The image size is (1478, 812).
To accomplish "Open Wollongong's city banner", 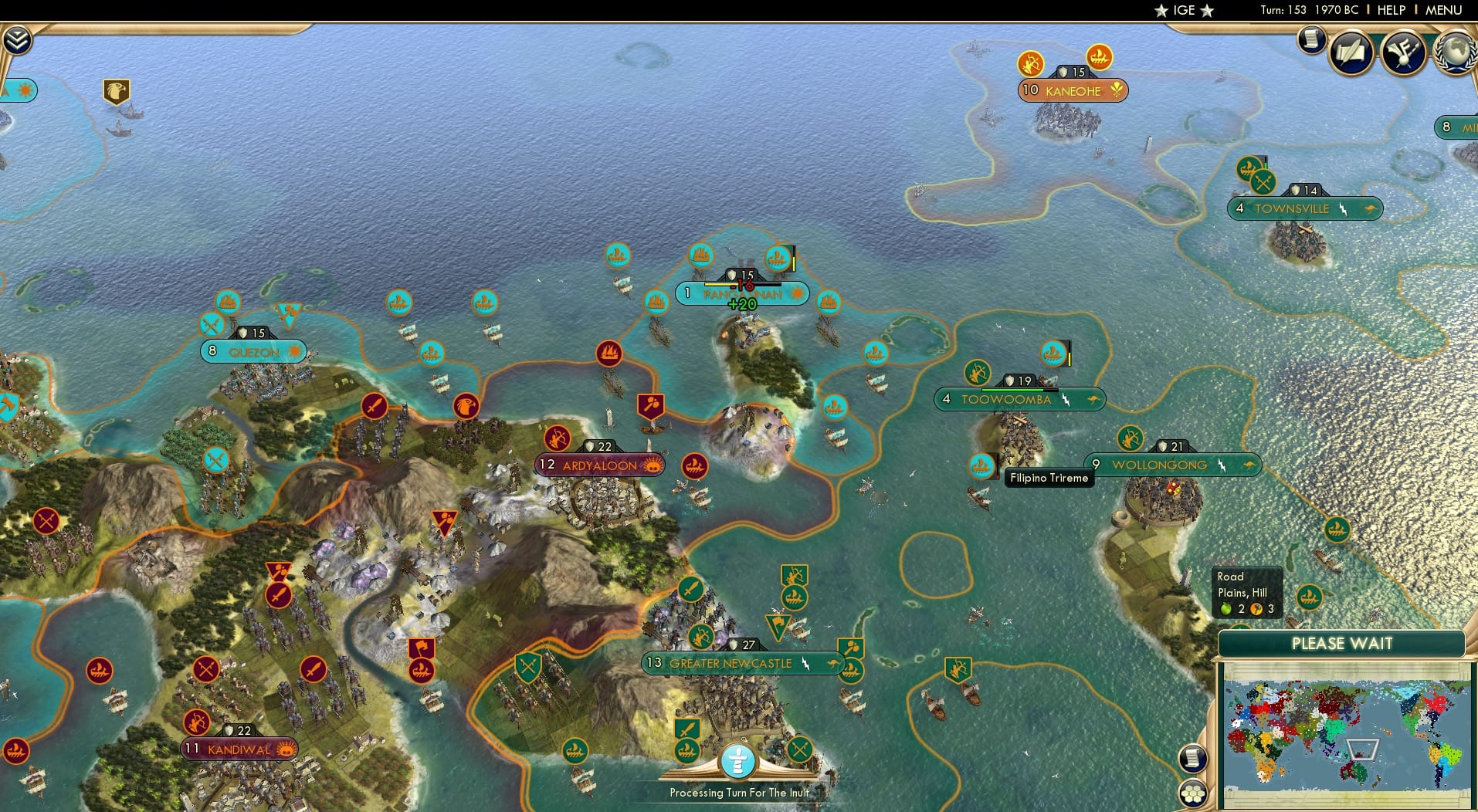I will [1158, 465].
